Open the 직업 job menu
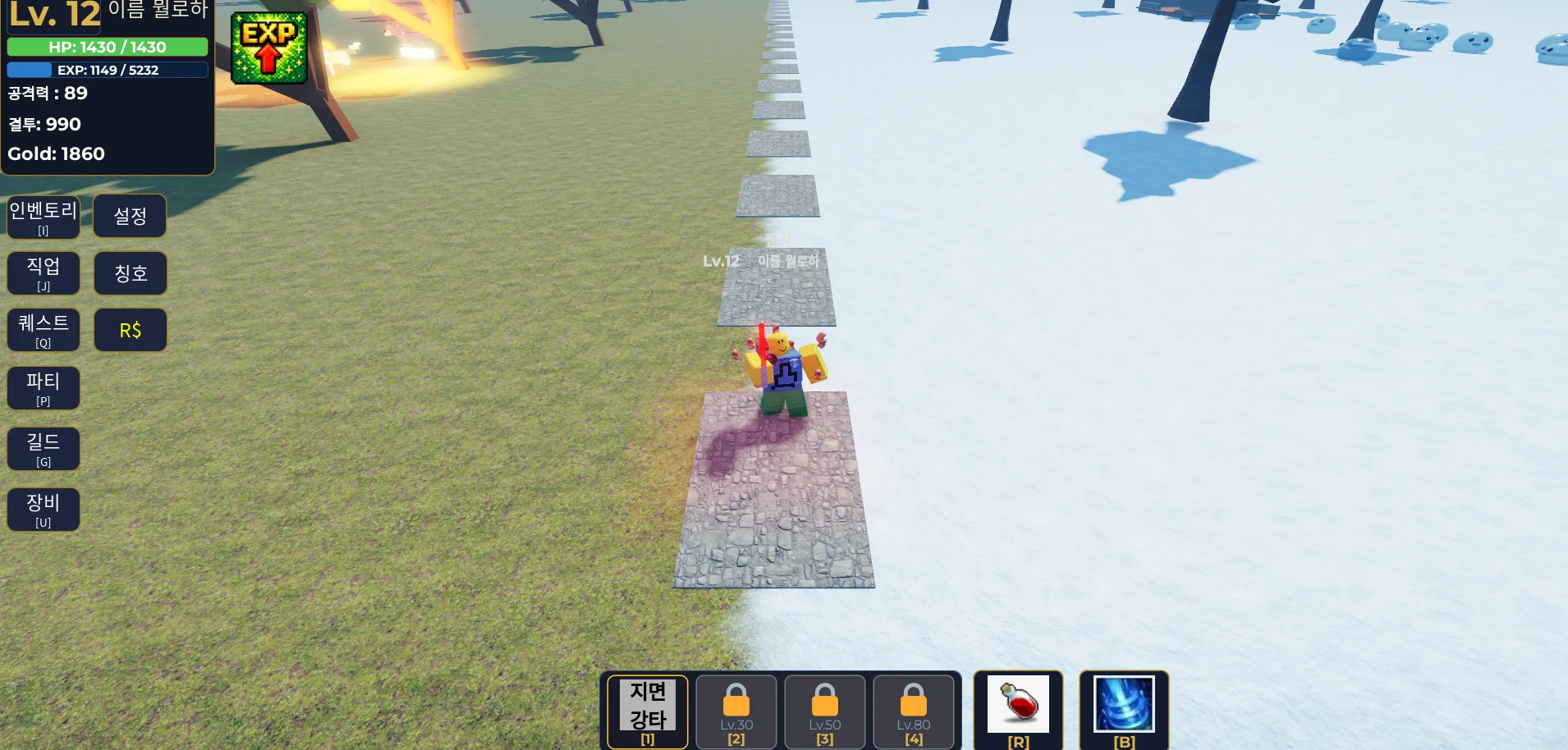1568x750 pixels. pos(44,273)
